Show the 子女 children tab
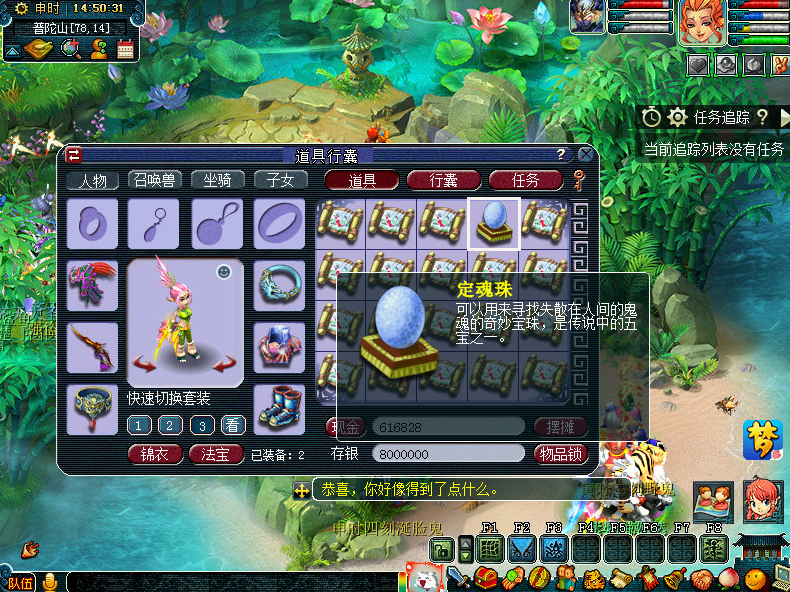 [x=280, y=180]
